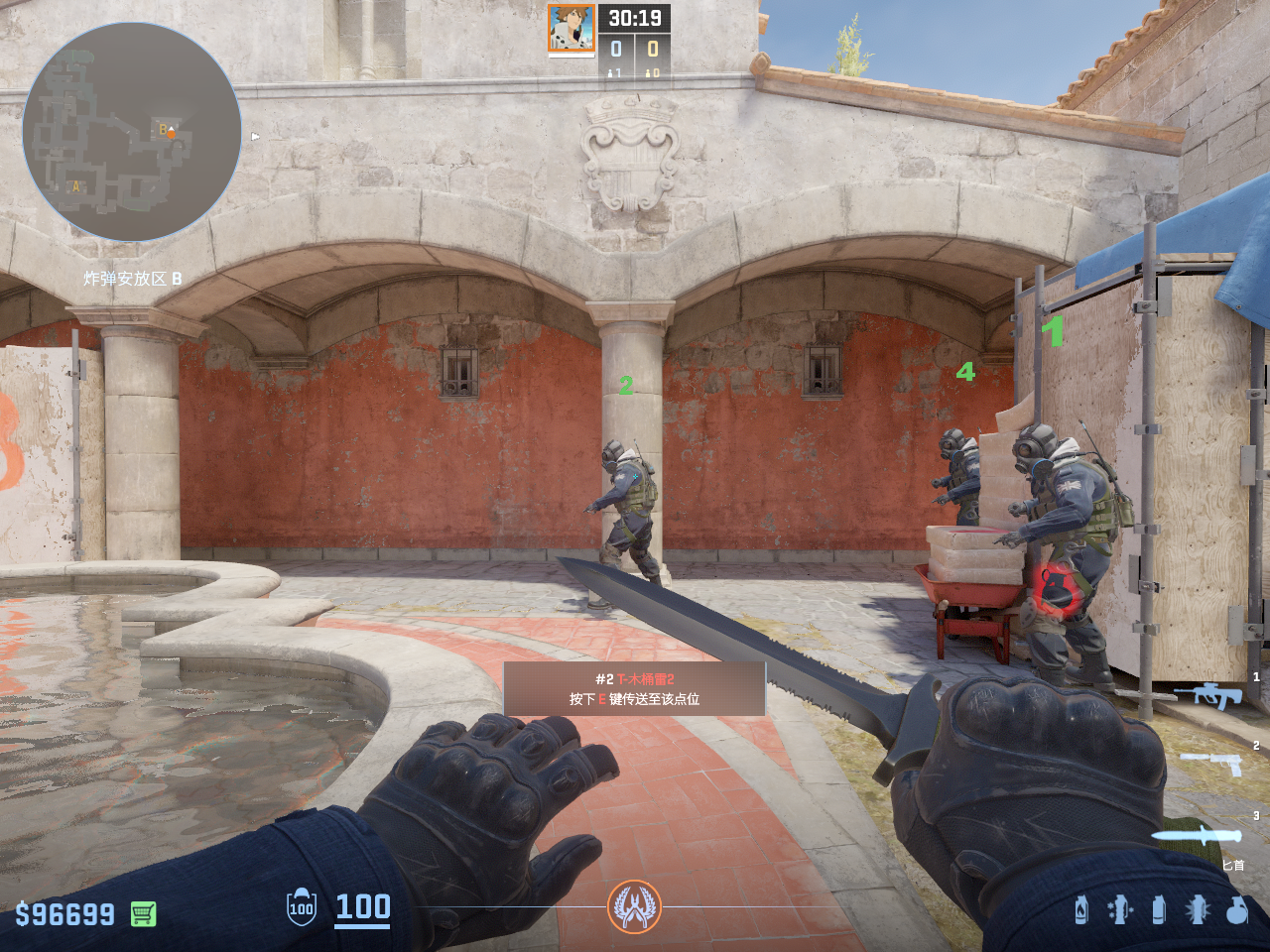Select the smoke grenade icon

click(x=1158, y=909)
